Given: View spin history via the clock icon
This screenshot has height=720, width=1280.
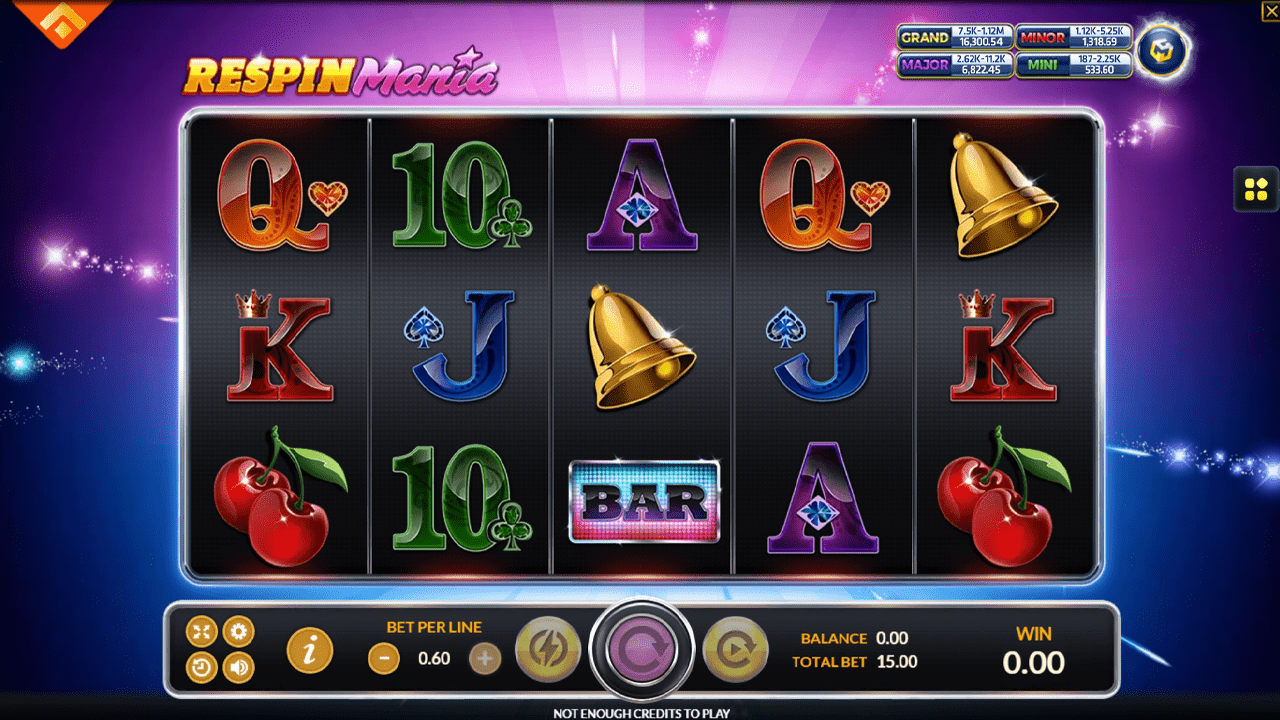Looking at the screenshot, I should click(201, 666).
